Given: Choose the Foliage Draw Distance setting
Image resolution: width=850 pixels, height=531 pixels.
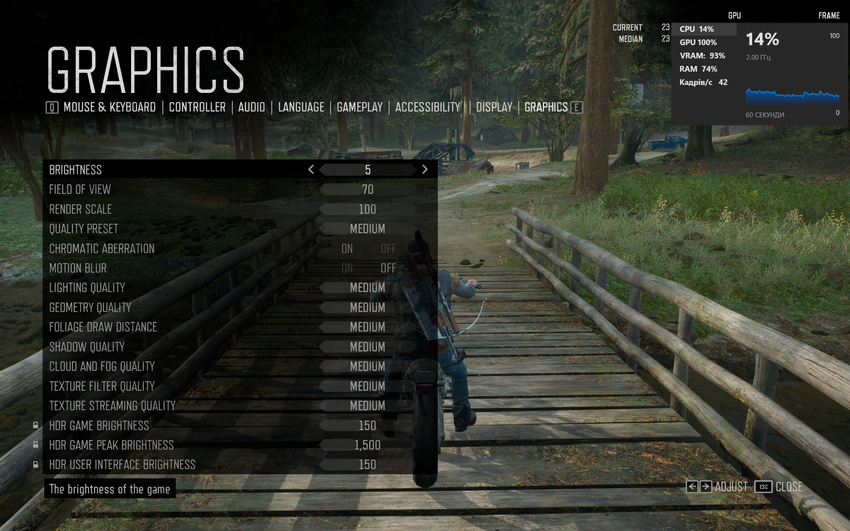Looking at the screenshot, I should tap(240, 327).
